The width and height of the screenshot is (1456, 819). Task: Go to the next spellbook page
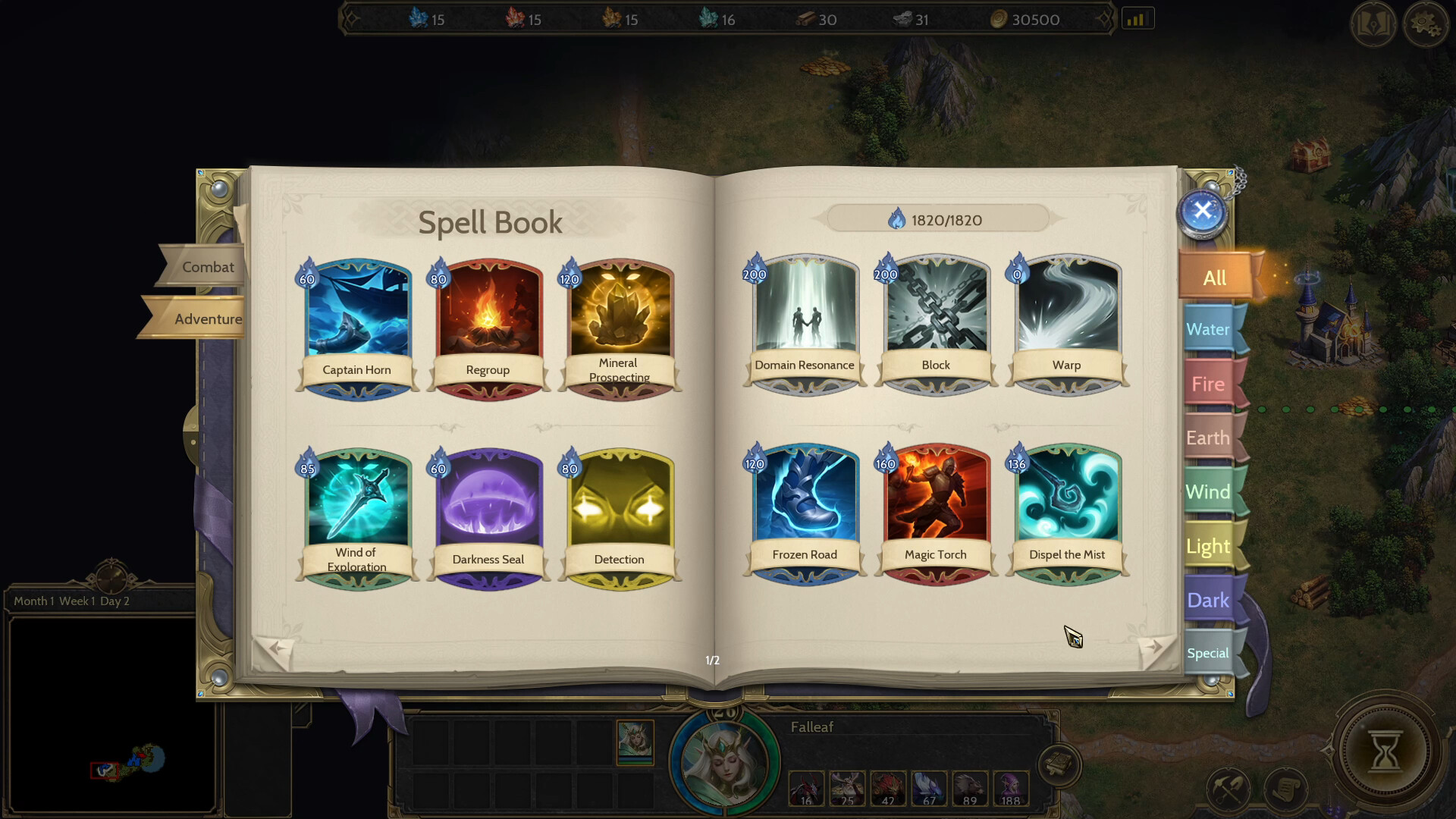pos(1156,646)
